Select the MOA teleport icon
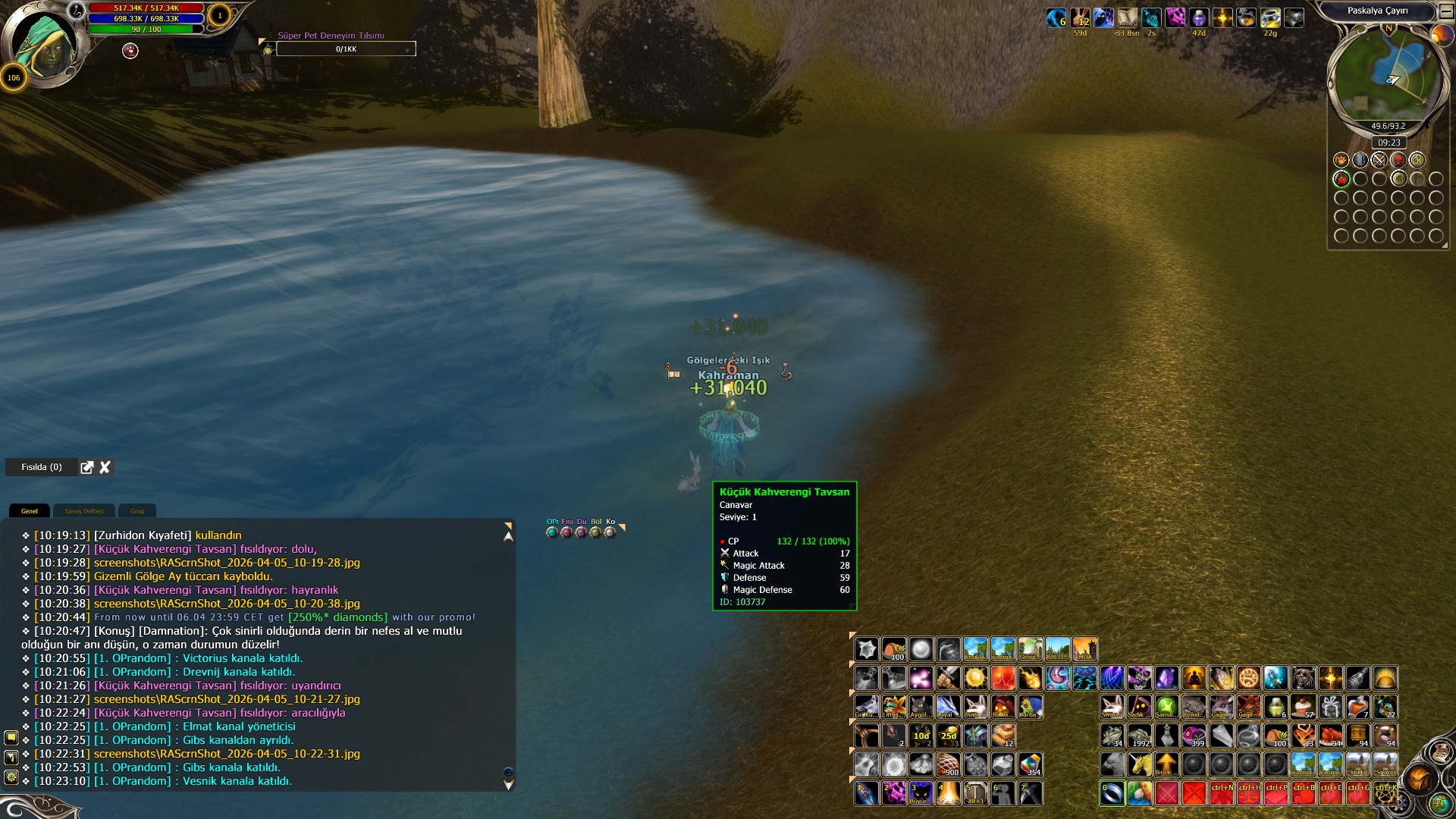 [x=1084, y=649]
